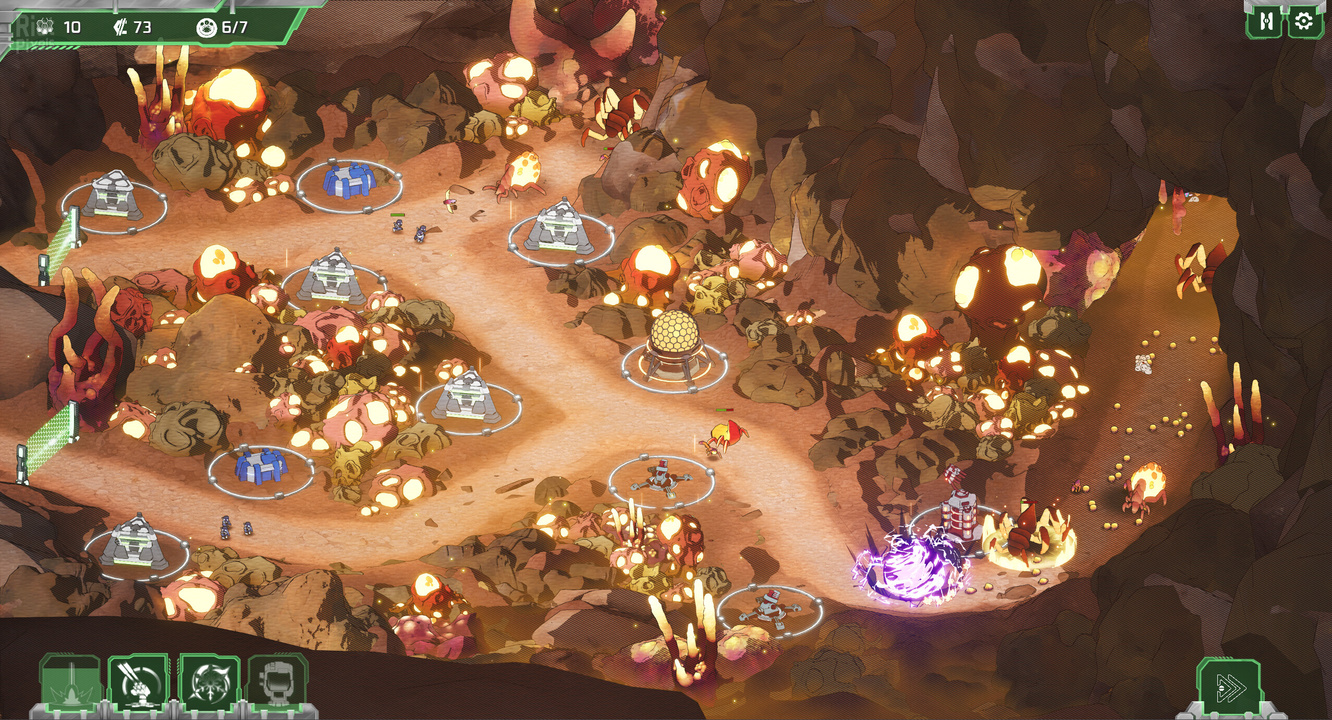Toggle fast-forward speed with the double-arrow button
Image resolution: width=1332 pixels, height=720 pixels.
(x=1228, y=687)
